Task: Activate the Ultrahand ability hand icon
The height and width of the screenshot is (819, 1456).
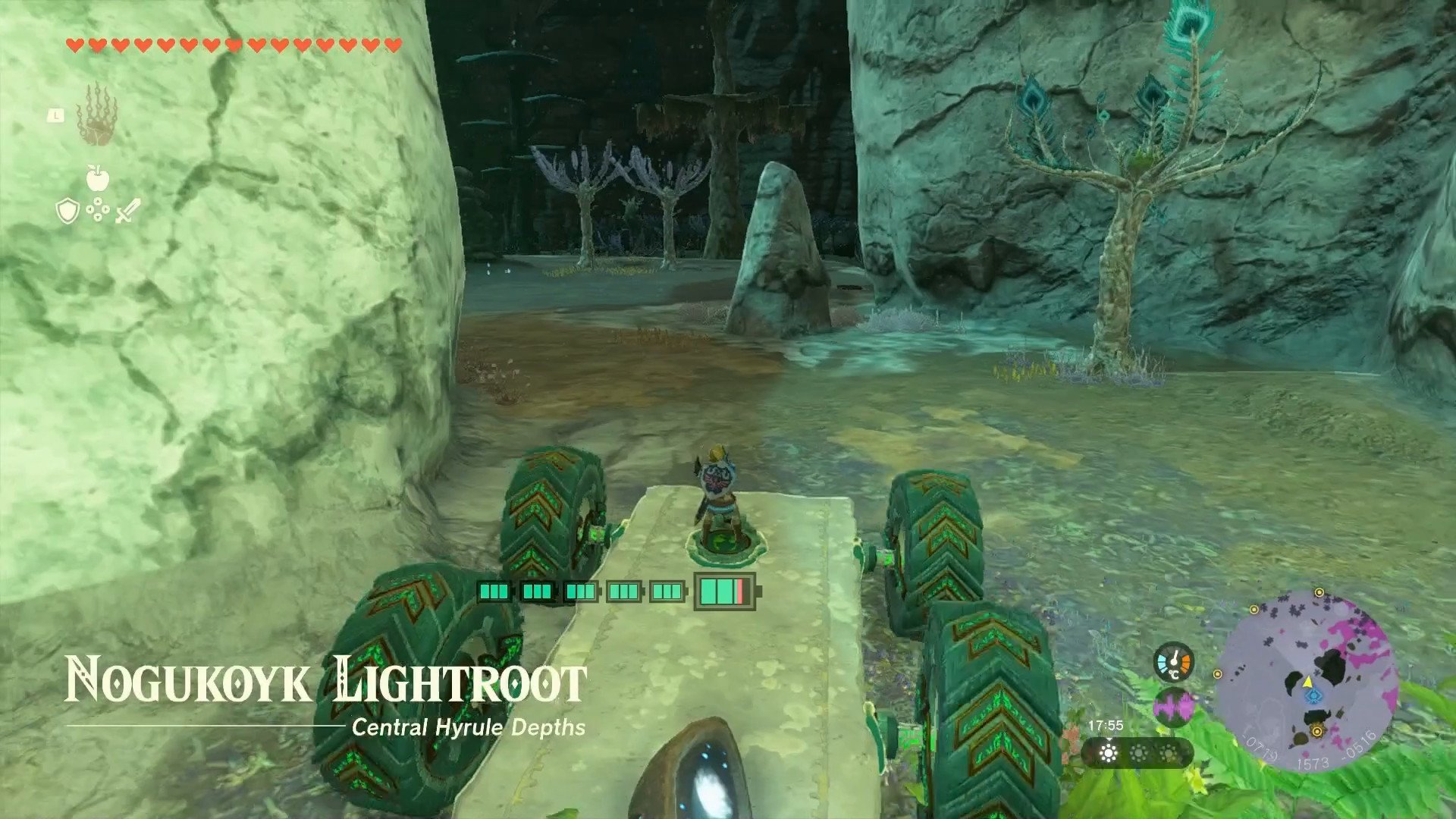Action: point(96,115)
